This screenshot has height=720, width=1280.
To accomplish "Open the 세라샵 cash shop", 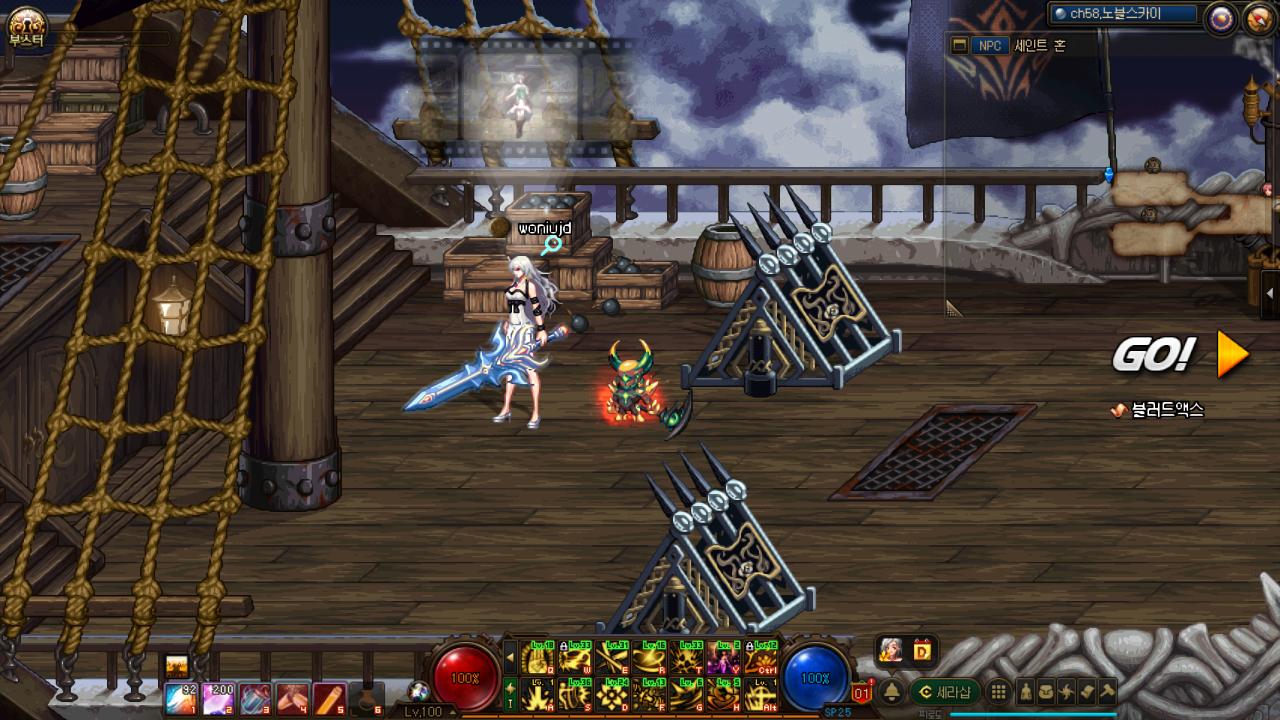I will [x=945, y=692].
